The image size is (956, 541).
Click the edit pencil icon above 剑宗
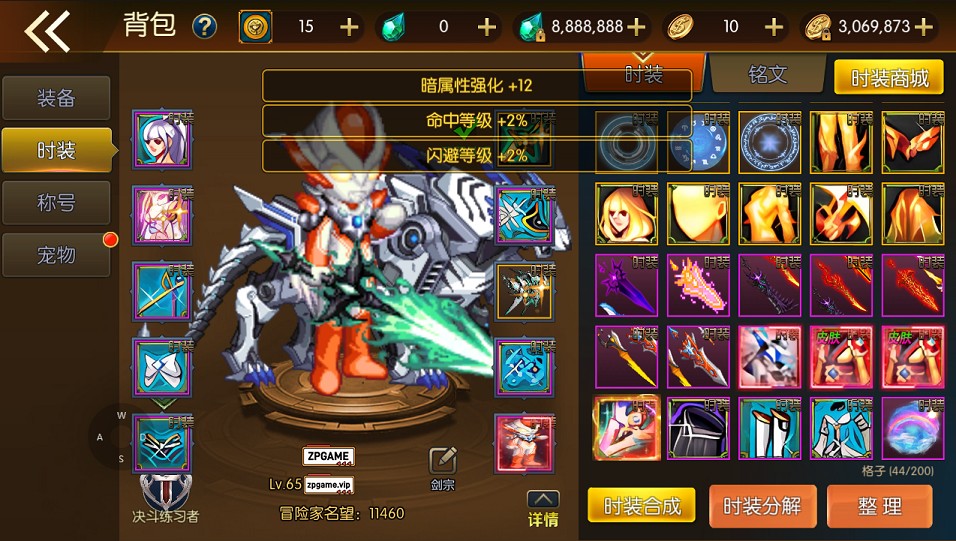tap(443, 461)
